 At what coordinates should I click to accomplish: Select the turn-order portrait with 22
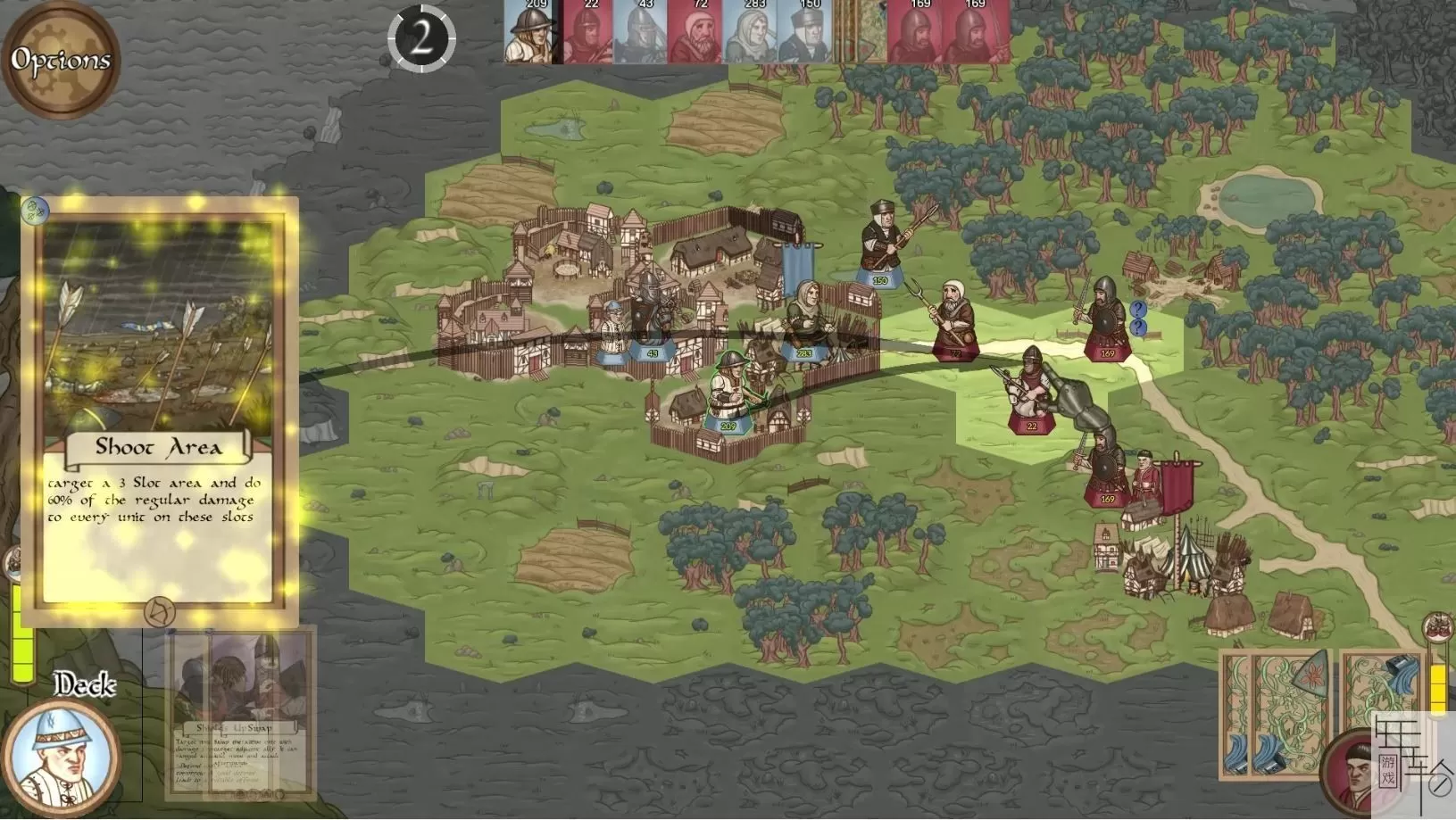click(x=586, y=33)
